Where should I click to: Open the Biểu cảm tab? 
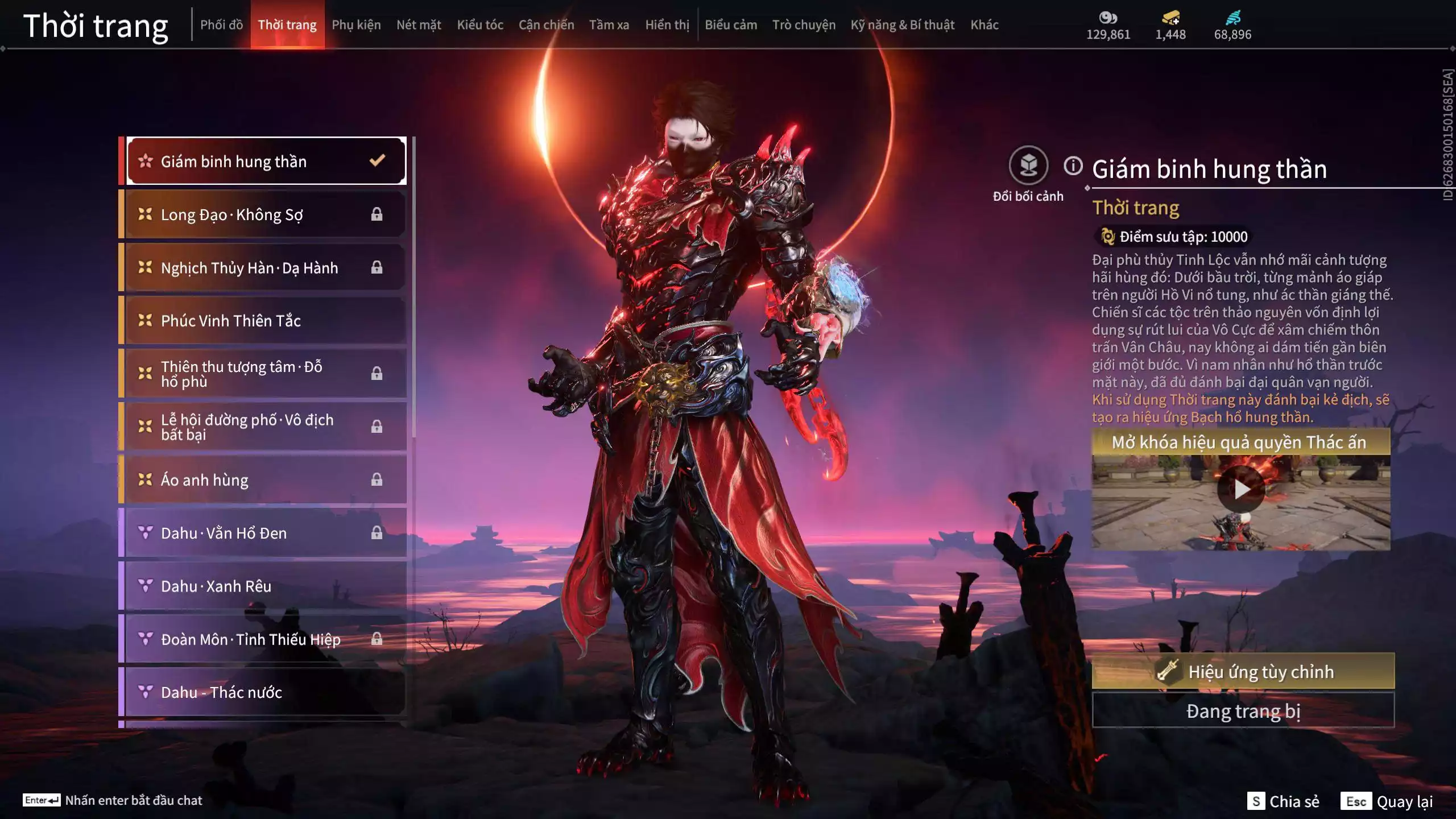coord(731,25)
